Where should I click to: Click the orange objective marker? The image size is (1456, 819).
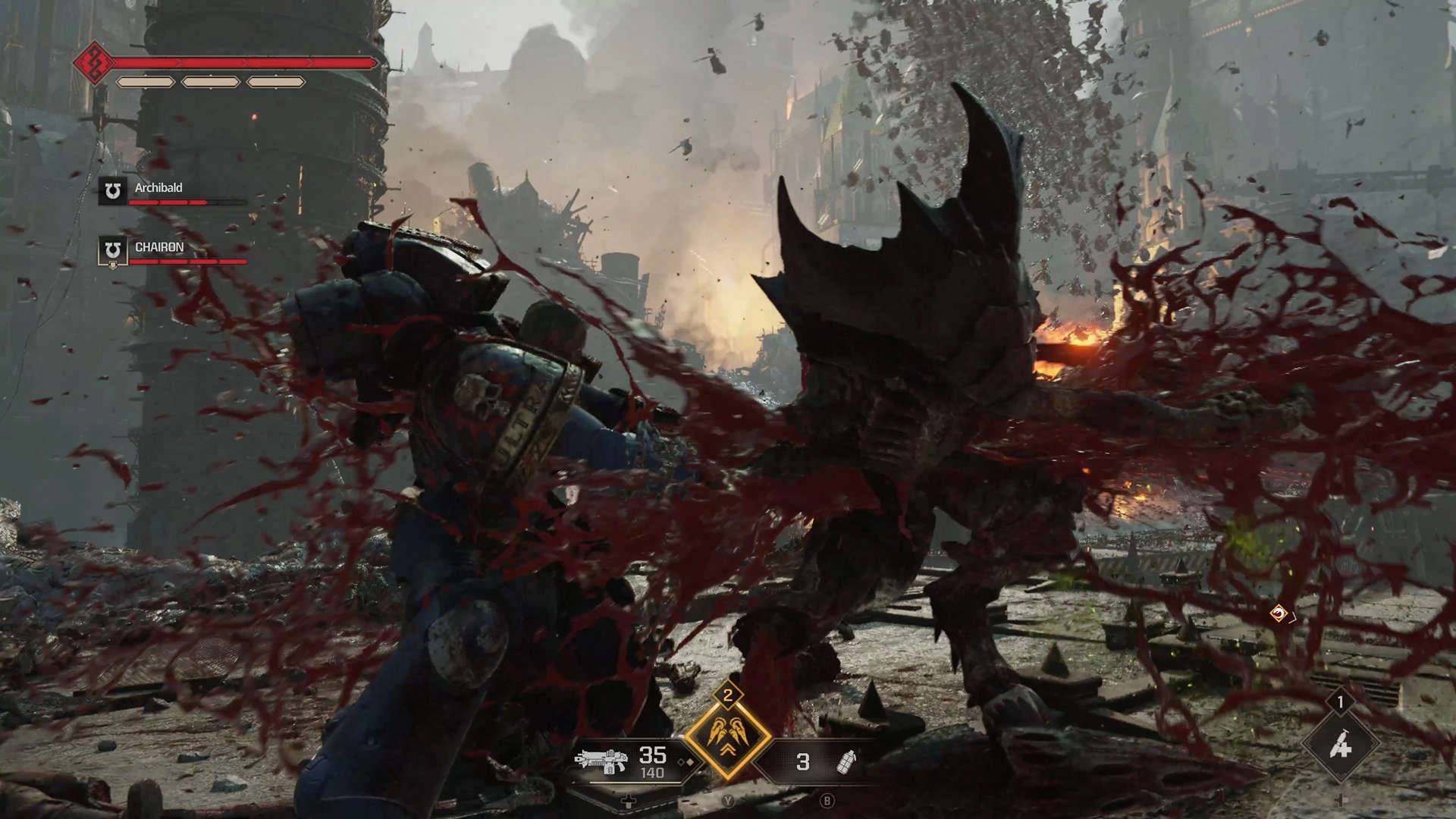click(x=1279, y=613)
